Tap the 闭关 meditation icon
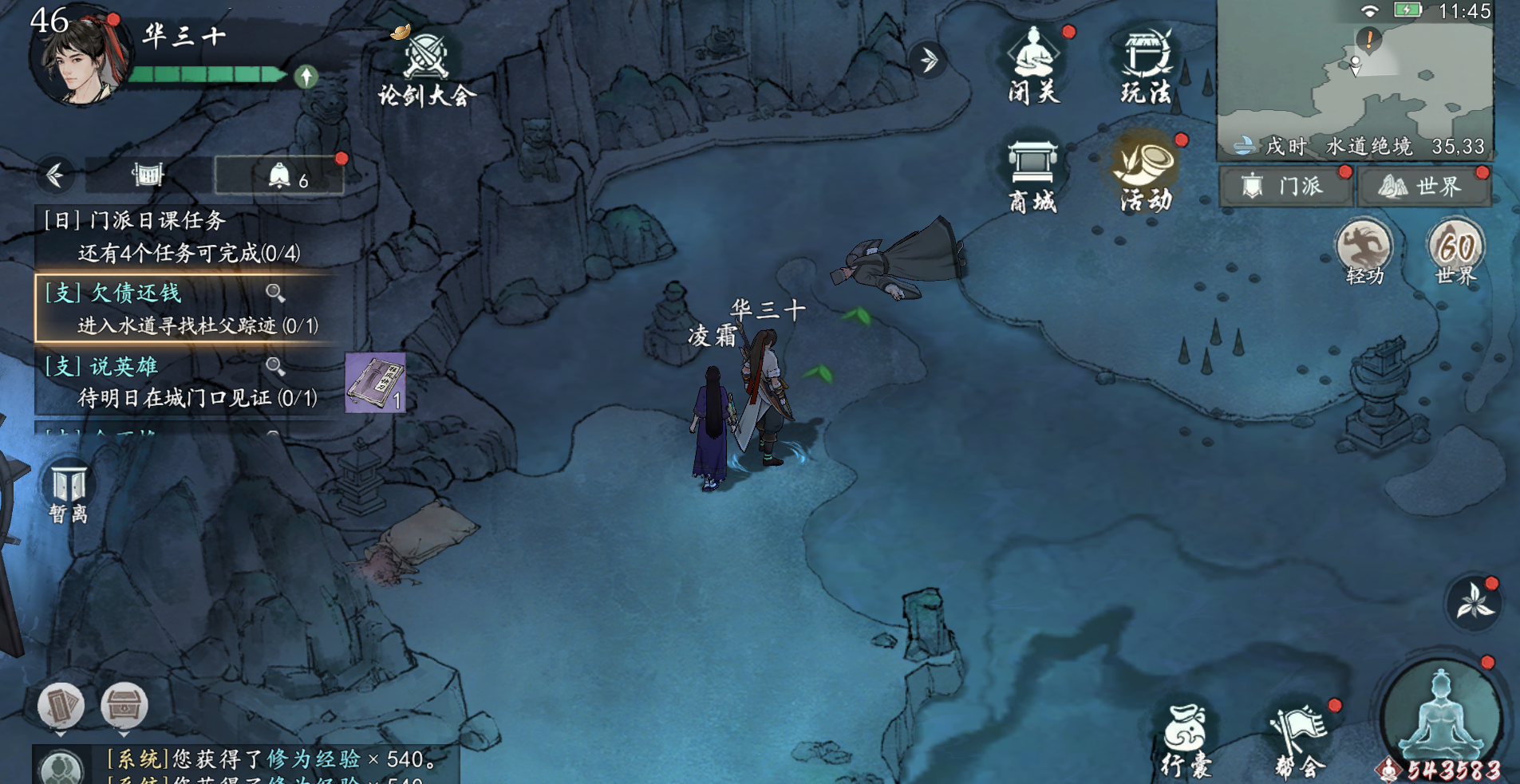The image size is (1520, 784). pos(1034,65)
